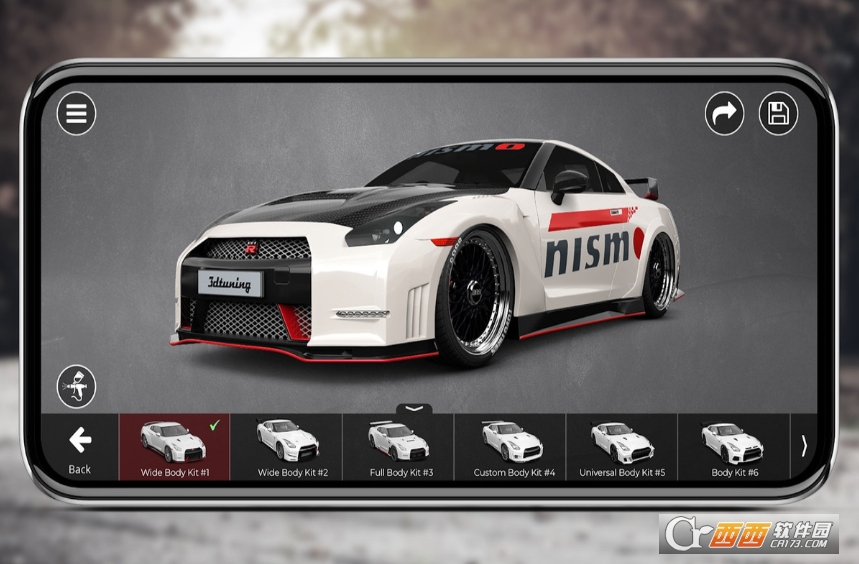
Task: Go back with the Back arrow
Action: tap(80, 448)
